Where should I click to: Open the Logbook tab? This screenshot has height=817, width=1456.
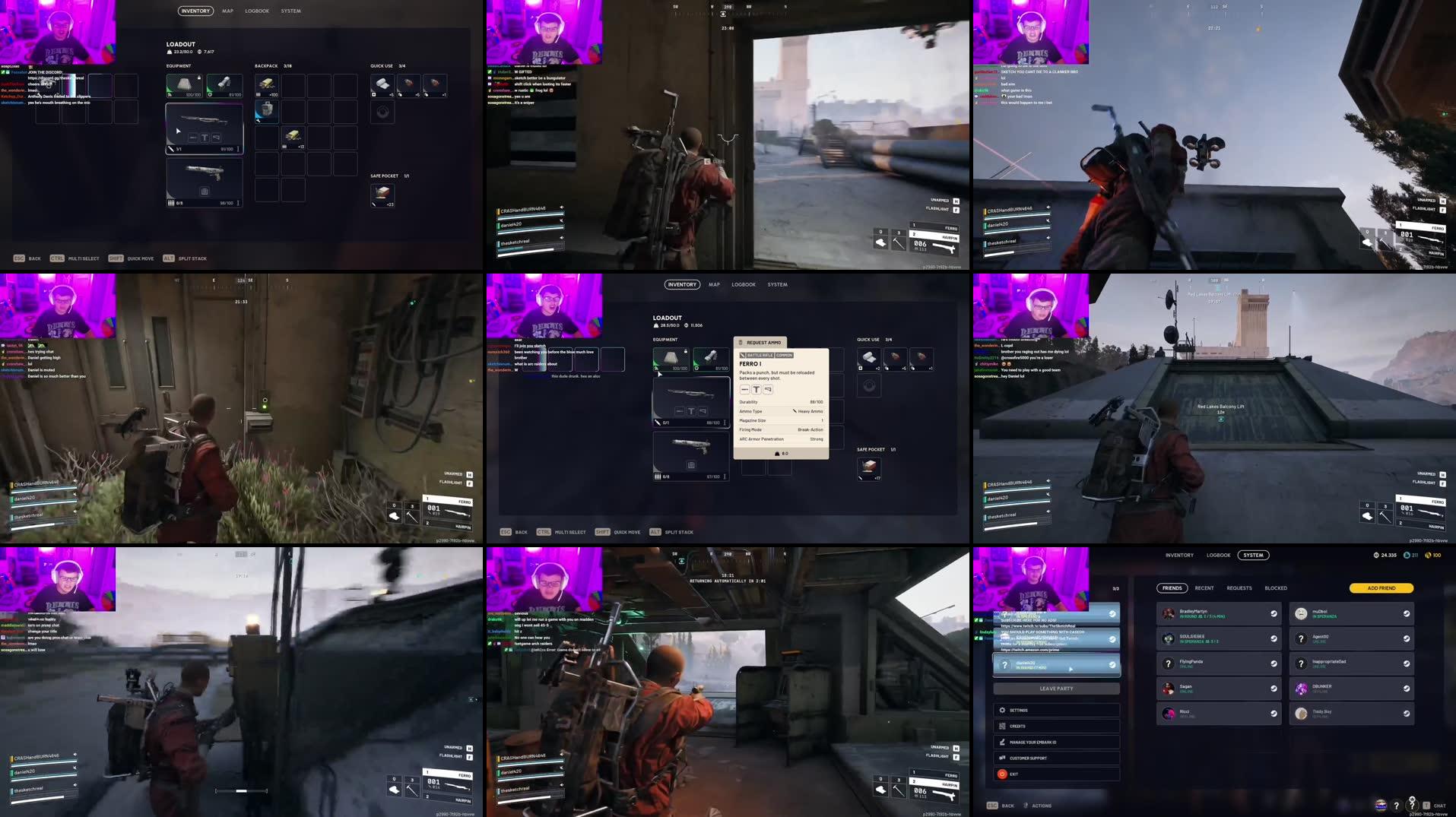[744, 284]
